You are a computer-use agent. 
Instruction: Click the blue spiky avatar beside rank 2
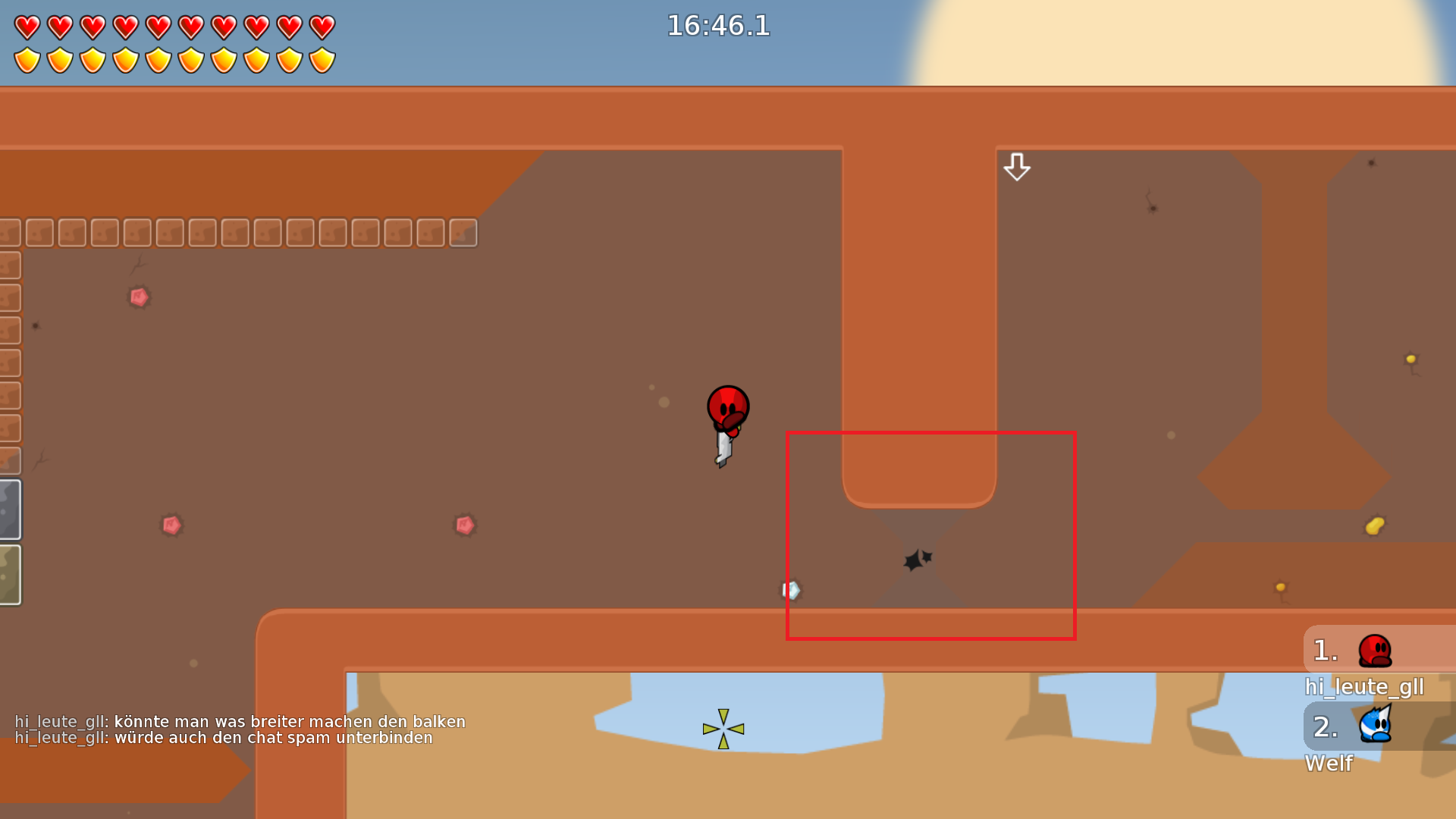[1376, 726]
